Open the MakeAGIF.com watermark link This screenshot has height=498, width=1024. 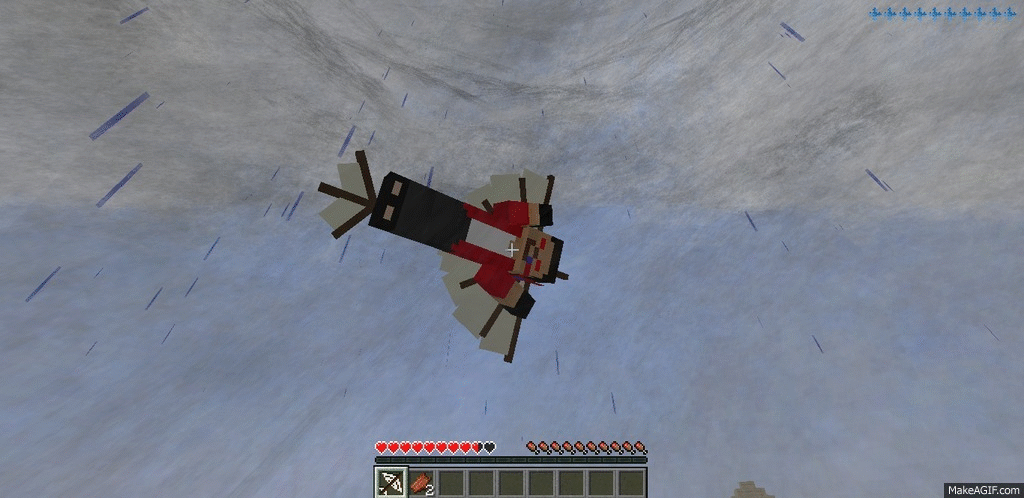click(x=981, y=488)
